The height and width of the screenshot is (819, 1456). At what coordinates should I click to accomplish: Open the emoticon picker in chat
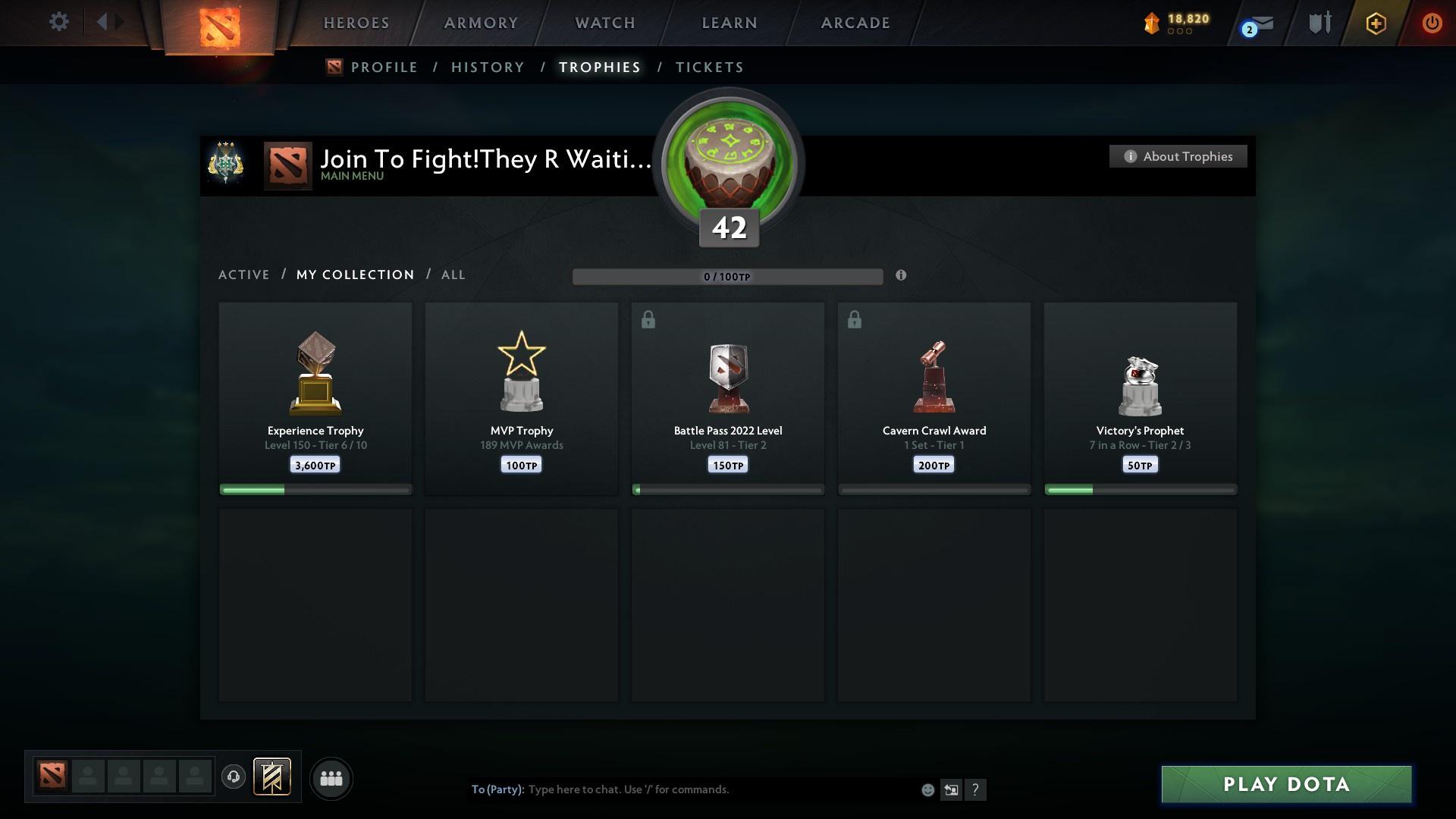coord(927,789)
